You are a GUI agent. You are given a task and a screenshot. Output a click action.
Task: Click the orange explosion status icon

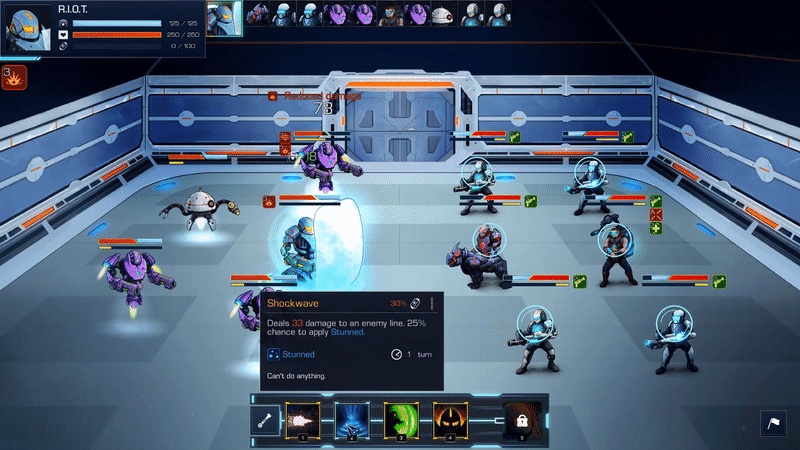click(x=14, y=77)
